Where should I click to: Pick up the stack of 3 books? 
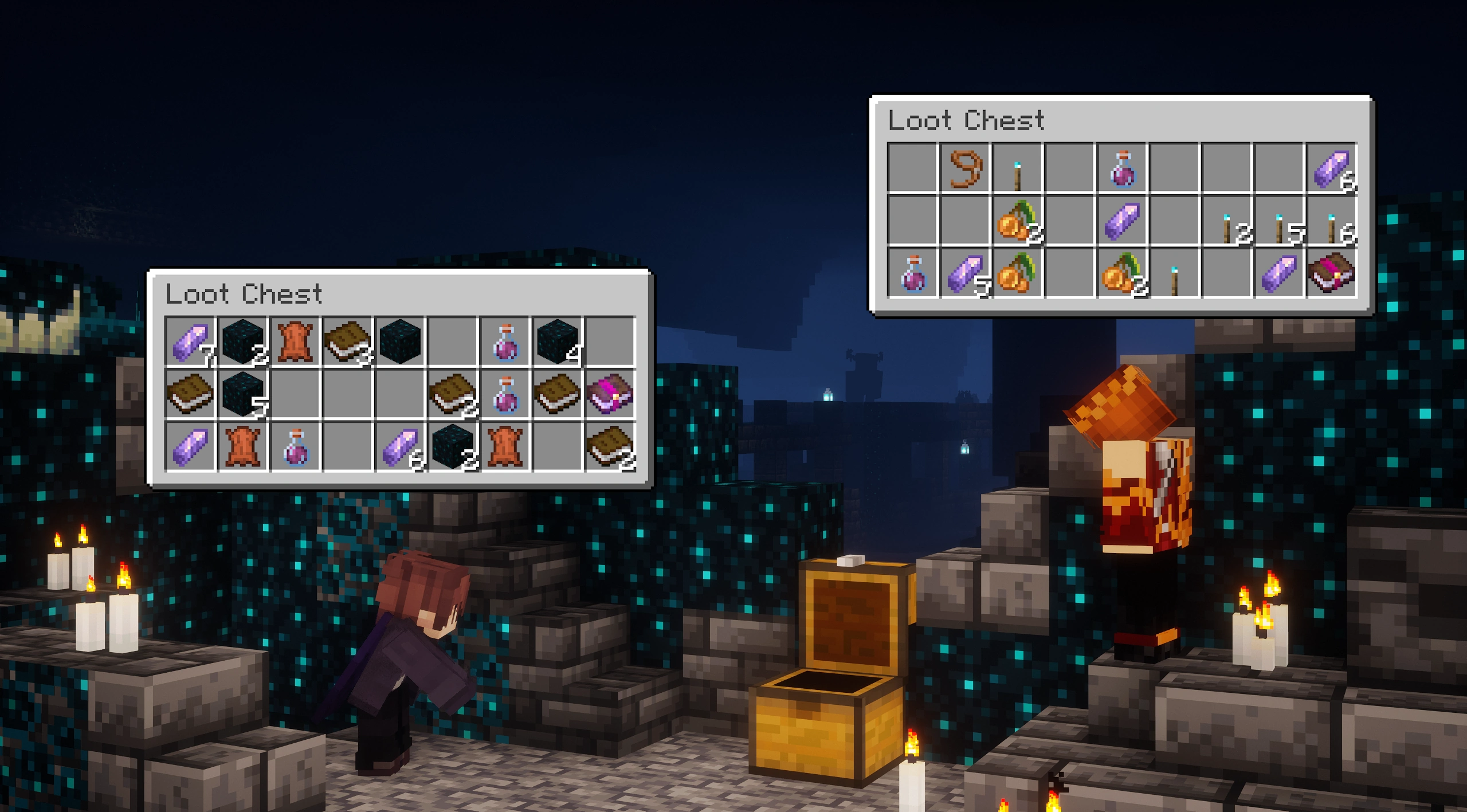click(347, 342)
